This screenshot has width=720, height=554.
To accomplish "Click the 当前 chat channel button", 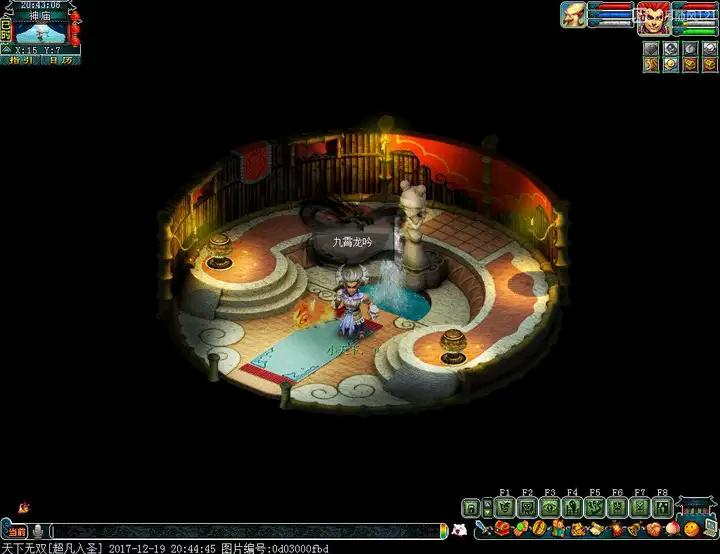I will point(17,531).
